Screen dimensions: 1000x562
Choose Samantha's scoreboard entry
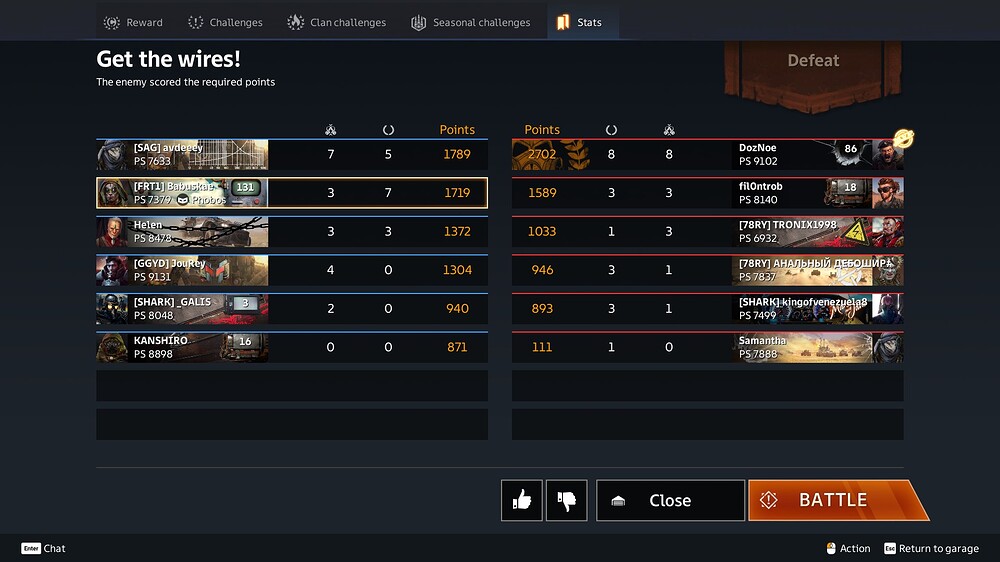tap(707, 347)
